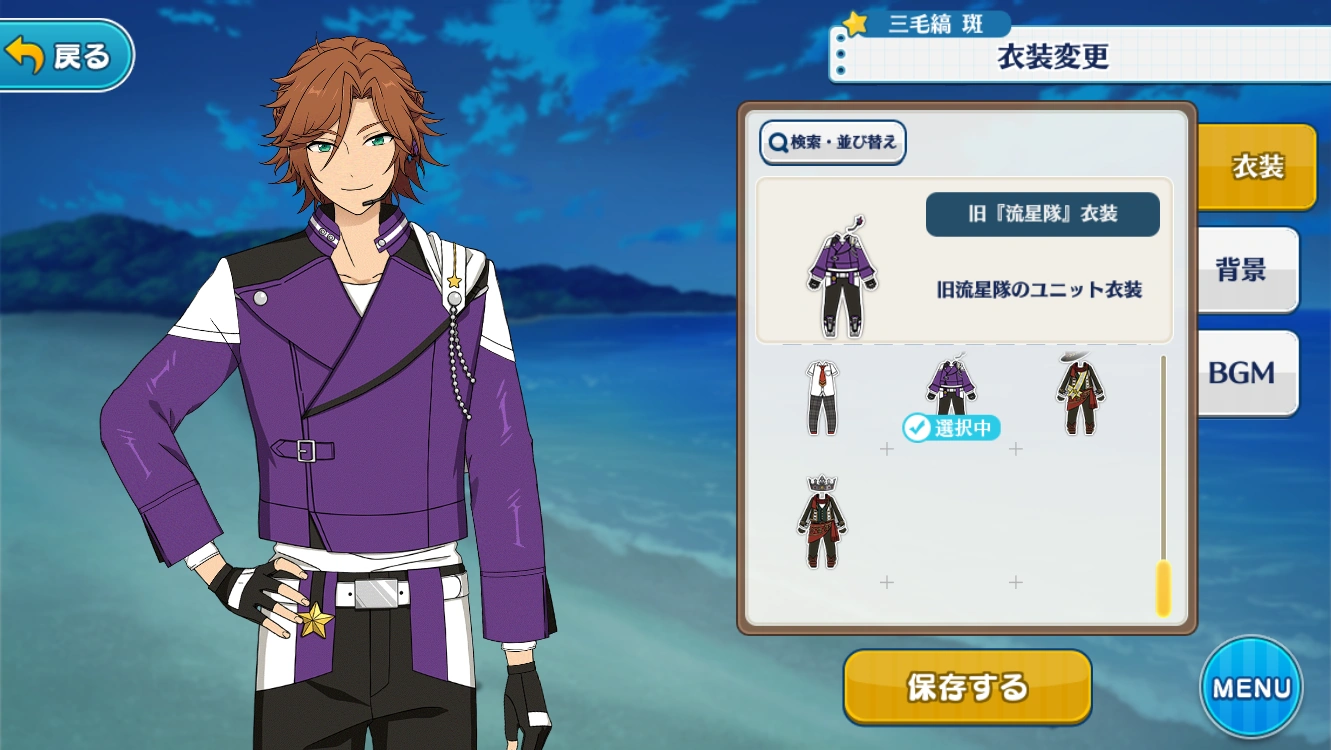1331x750 pixels.
Task: Open the MENU circle button
Action: pyautogui.click(x=1252, y=689)
